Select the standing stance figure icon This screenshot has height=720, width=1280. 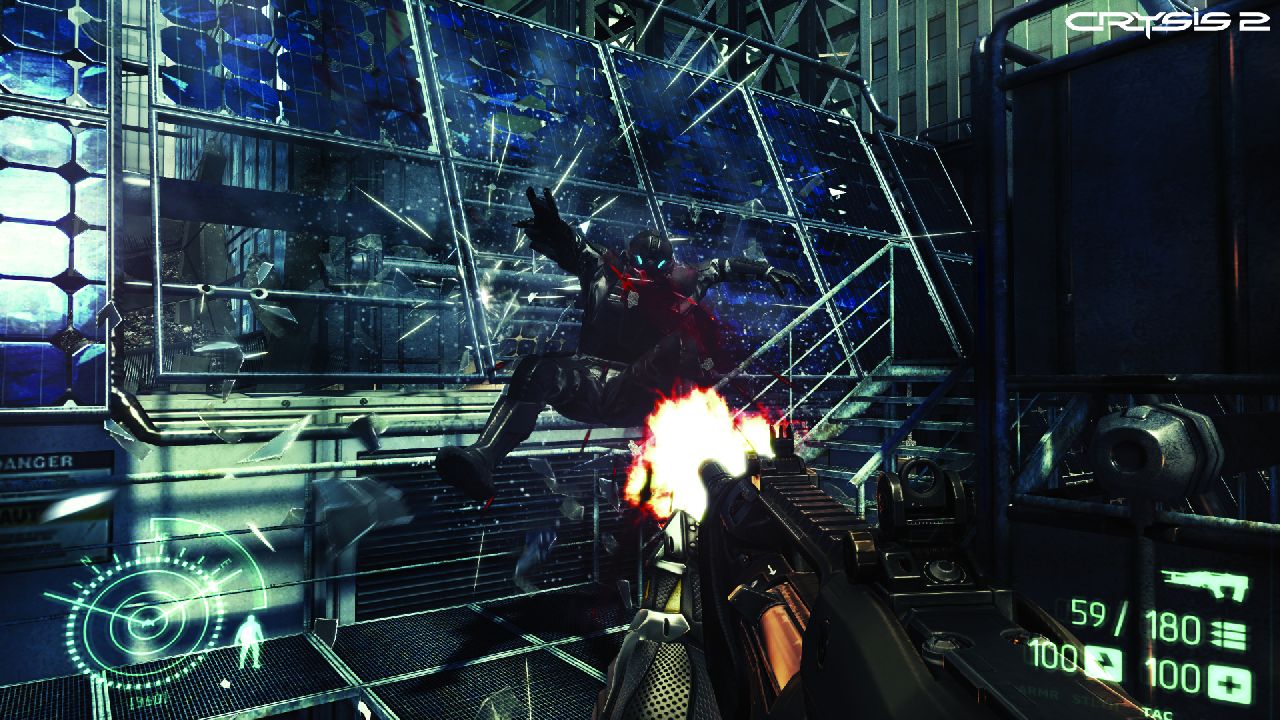[247, 639]
